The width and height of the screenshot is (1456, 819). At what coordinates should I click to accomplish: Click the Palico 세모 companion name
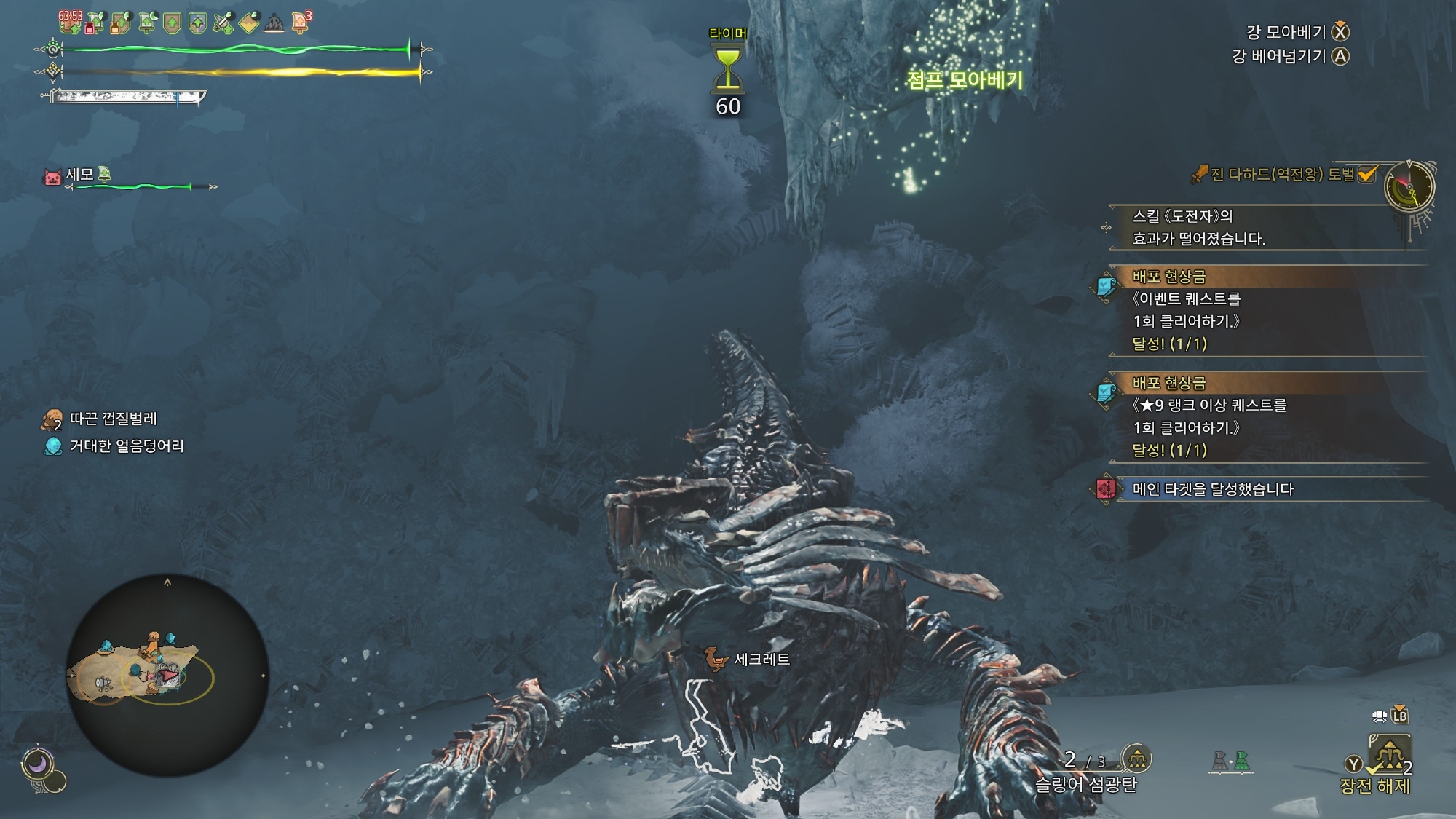tap(79, 175)
